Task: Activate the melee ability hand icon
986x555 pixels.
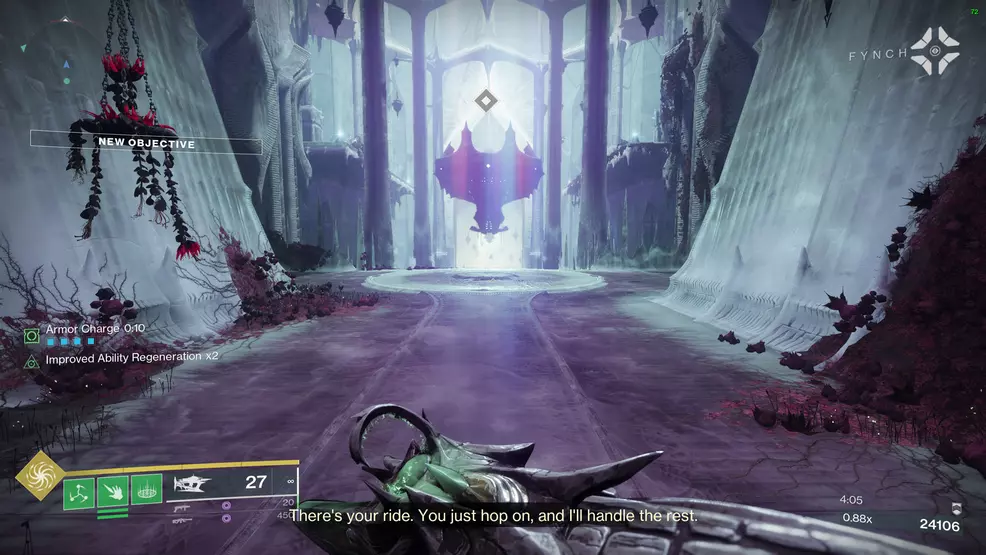Action: click(112, 489)
